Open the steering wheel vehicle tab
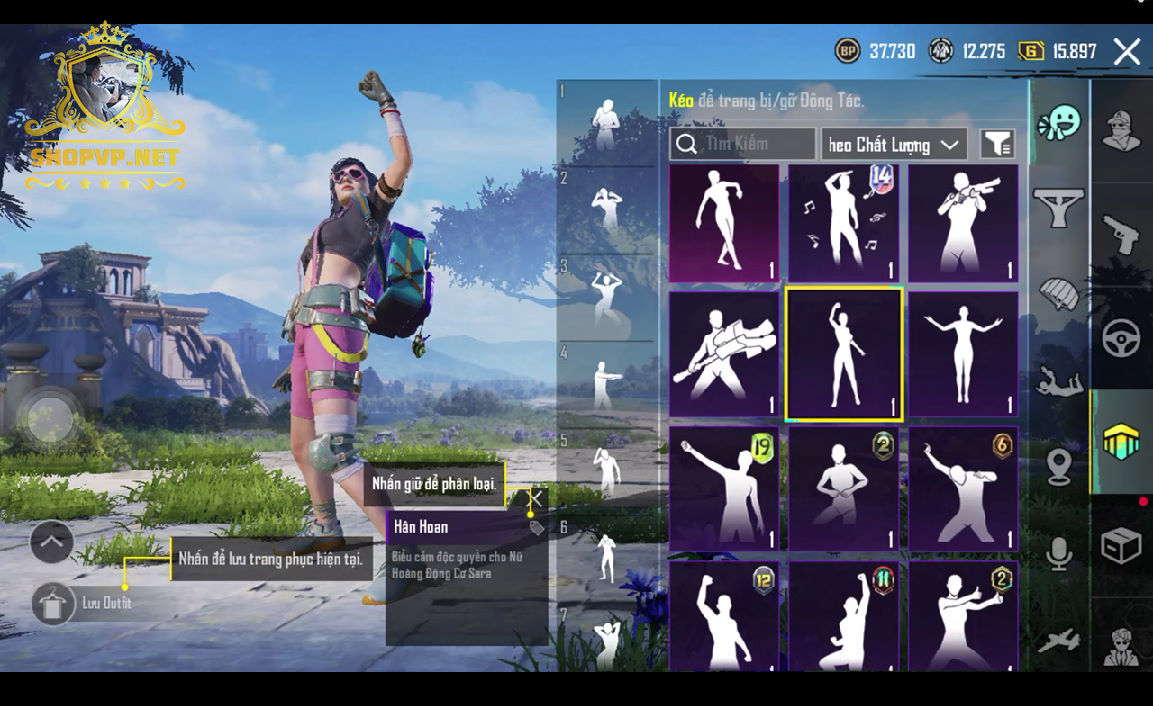The image size is (1153, 706). (x=1121, y=339)
